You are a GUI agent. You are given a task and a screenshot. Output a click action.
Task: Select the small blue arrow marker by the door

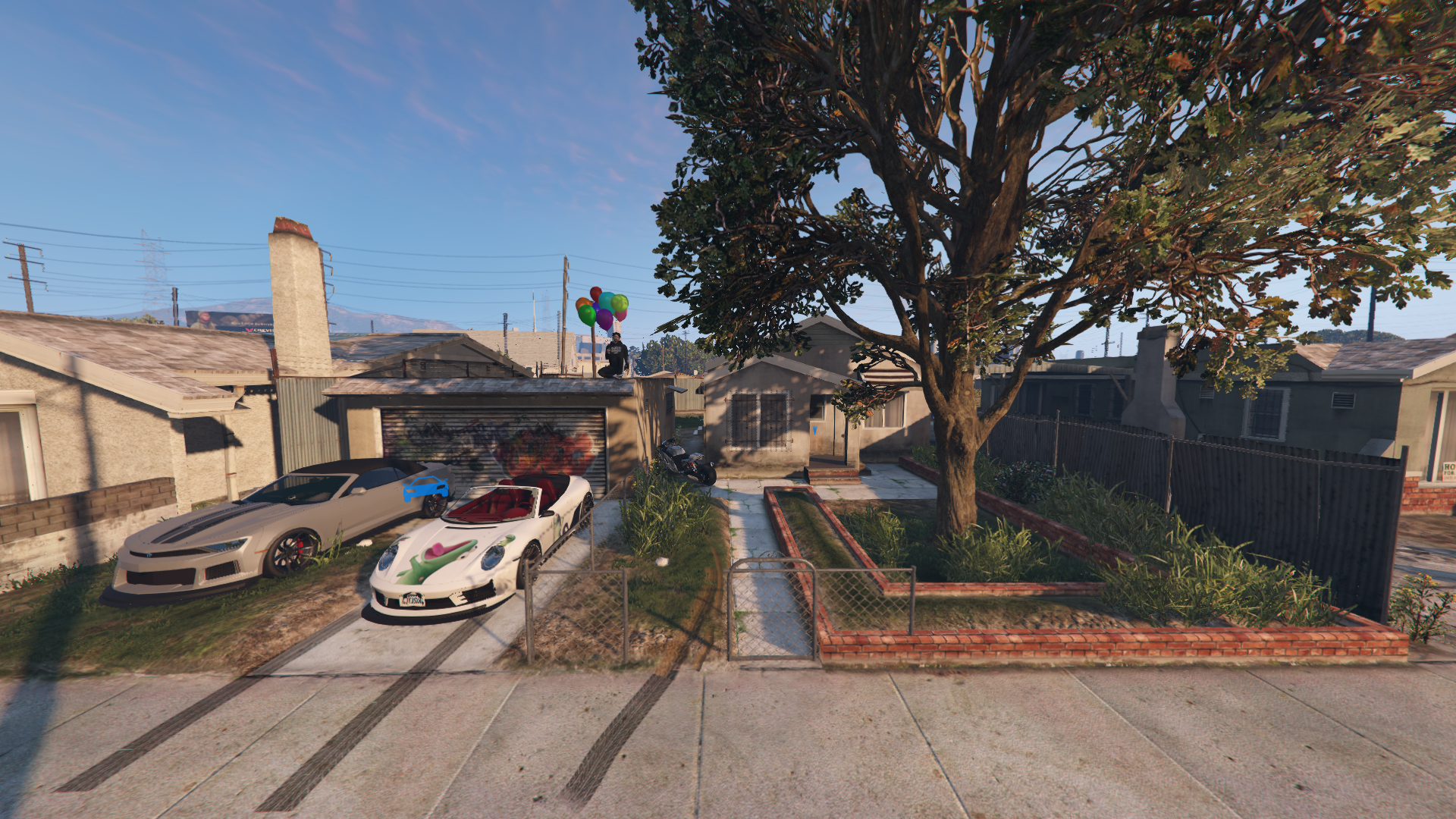click(814, 430)
